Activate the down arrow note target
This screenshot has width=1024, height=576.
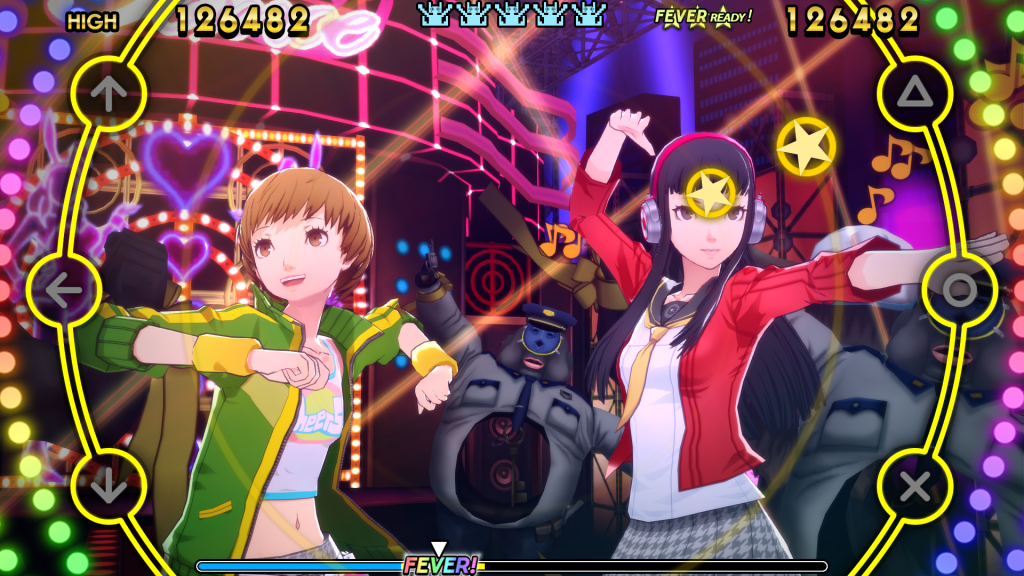[x=109, y=487]
